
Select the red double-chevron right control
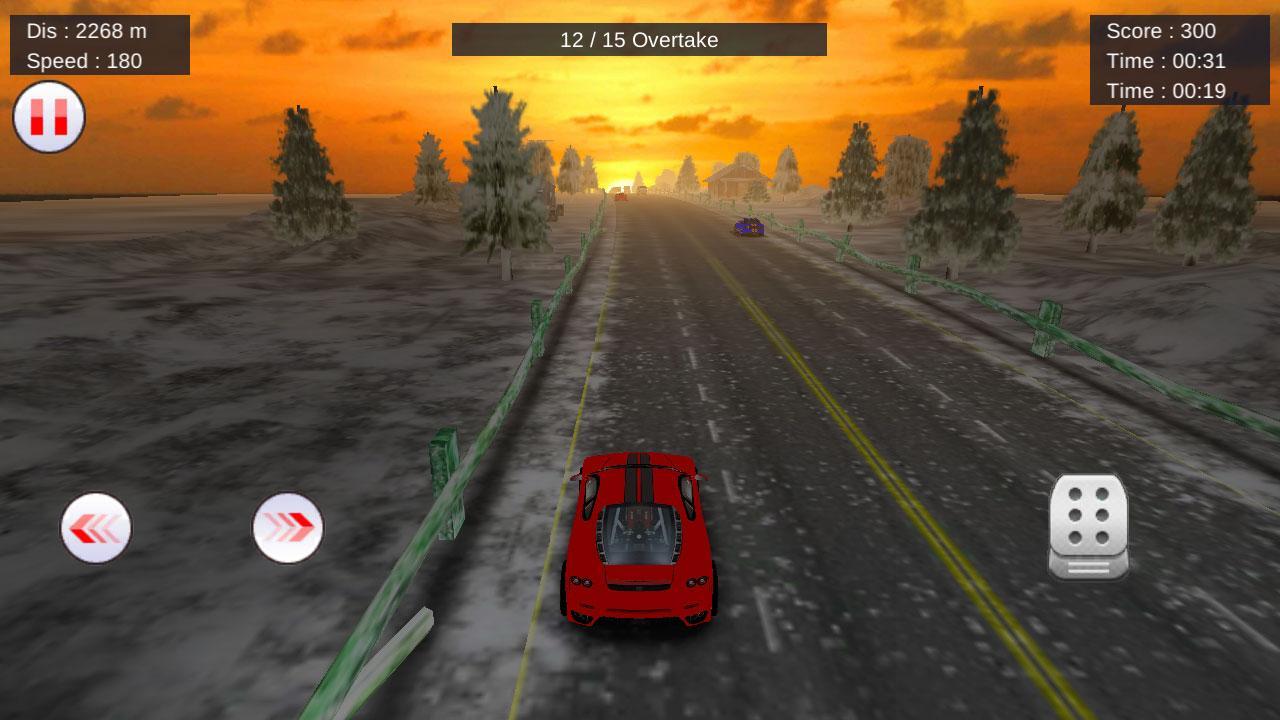(x=288, y=529)
